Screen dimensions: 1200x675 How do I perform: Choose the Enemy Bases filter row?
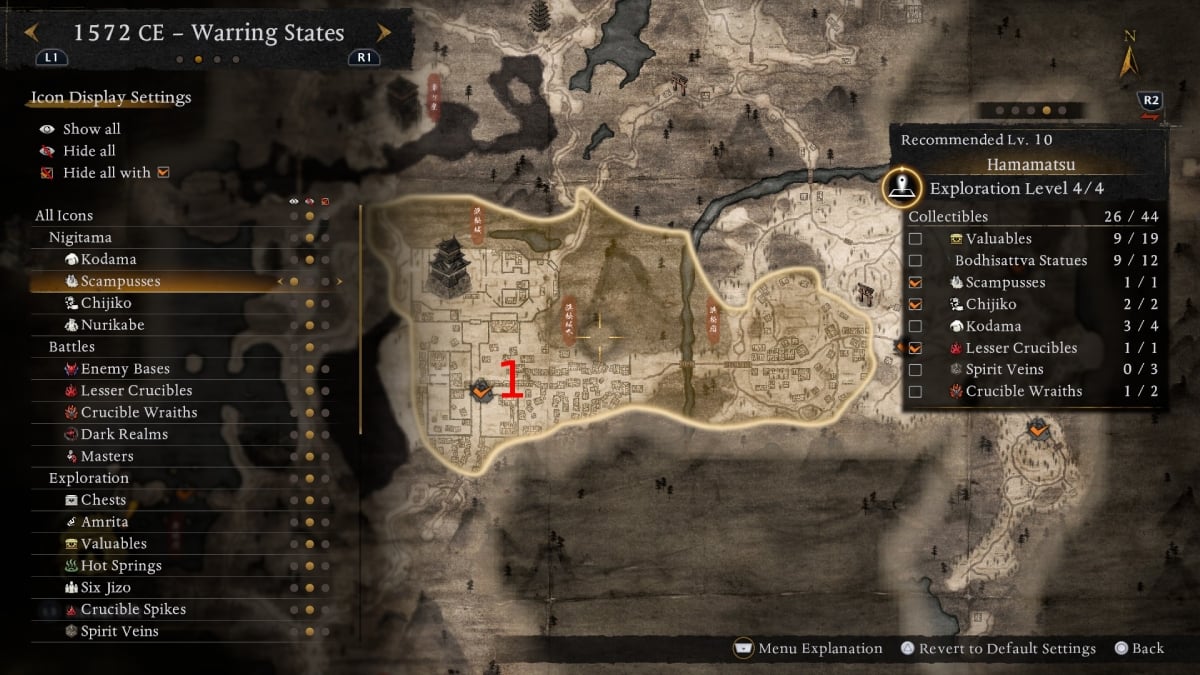click(125, 369)
